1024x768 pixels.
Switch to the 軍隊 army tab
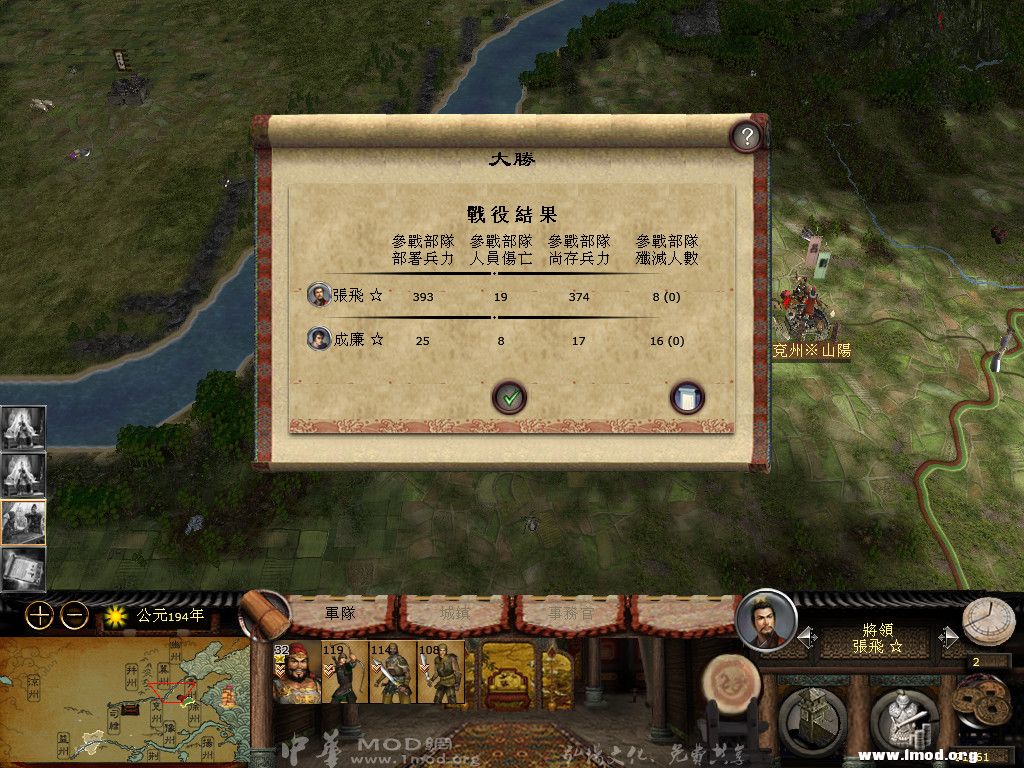[x=340, y=613]
